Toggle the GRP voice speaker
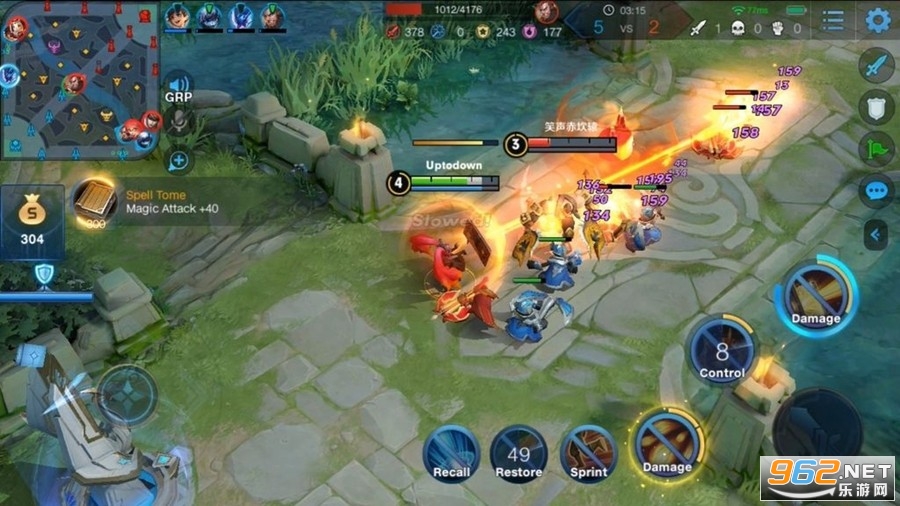The height and width of the screenshot is (506, 900). (x=178, y=85)
